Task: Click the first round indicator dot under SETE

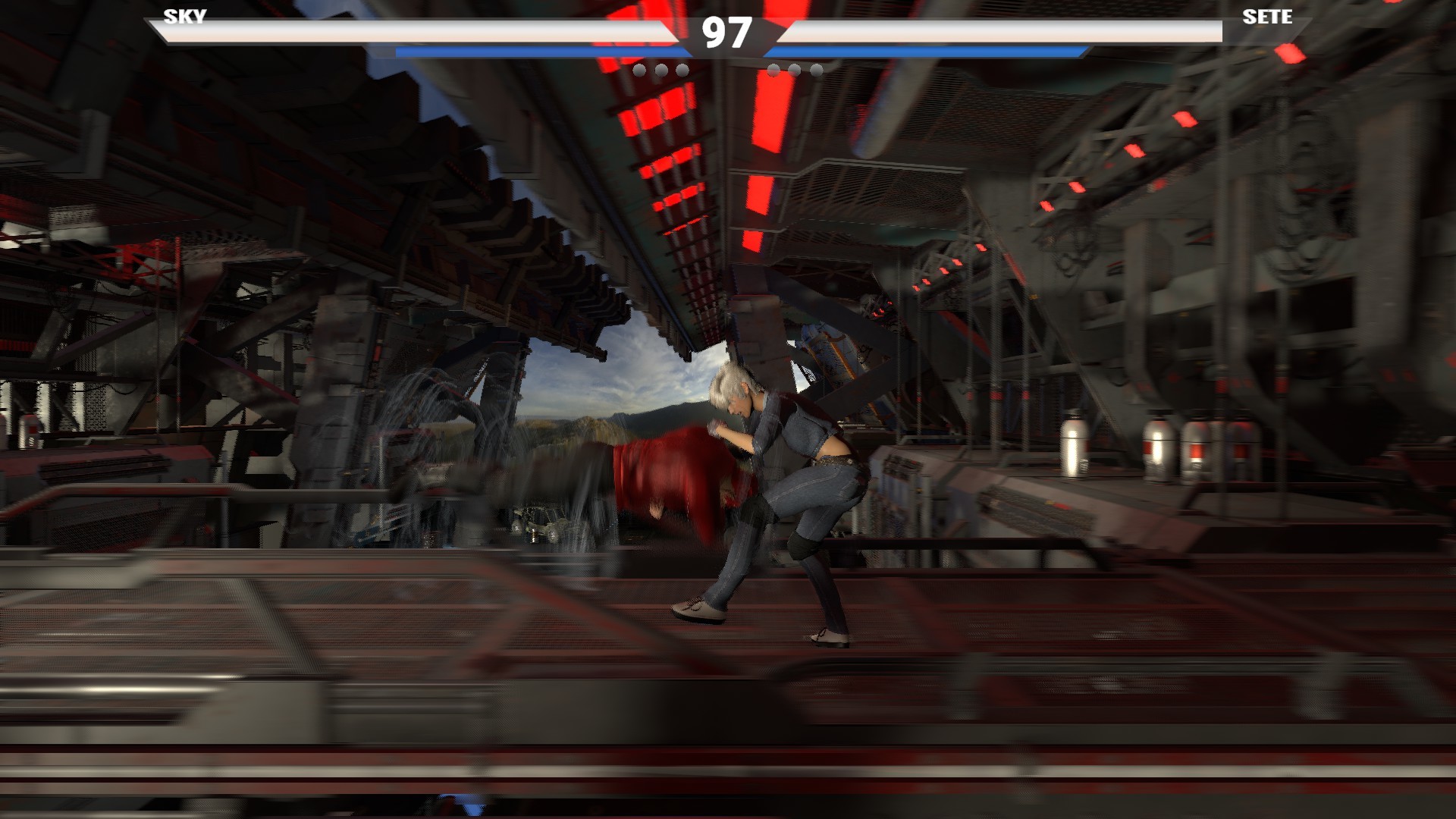Action: click(775, 70)
